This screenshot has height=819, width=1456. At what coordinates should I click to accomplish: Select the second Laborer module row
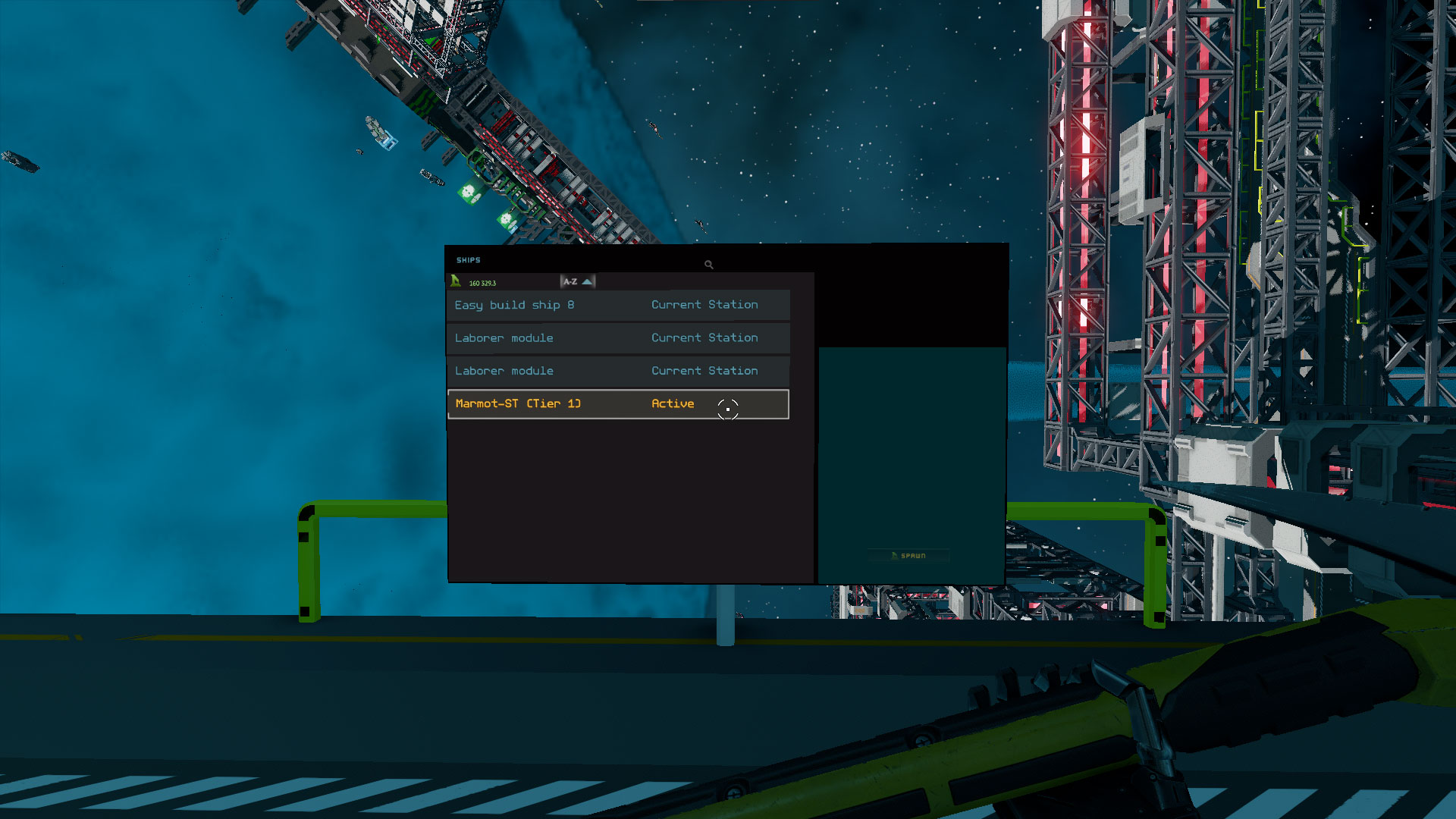504,371
